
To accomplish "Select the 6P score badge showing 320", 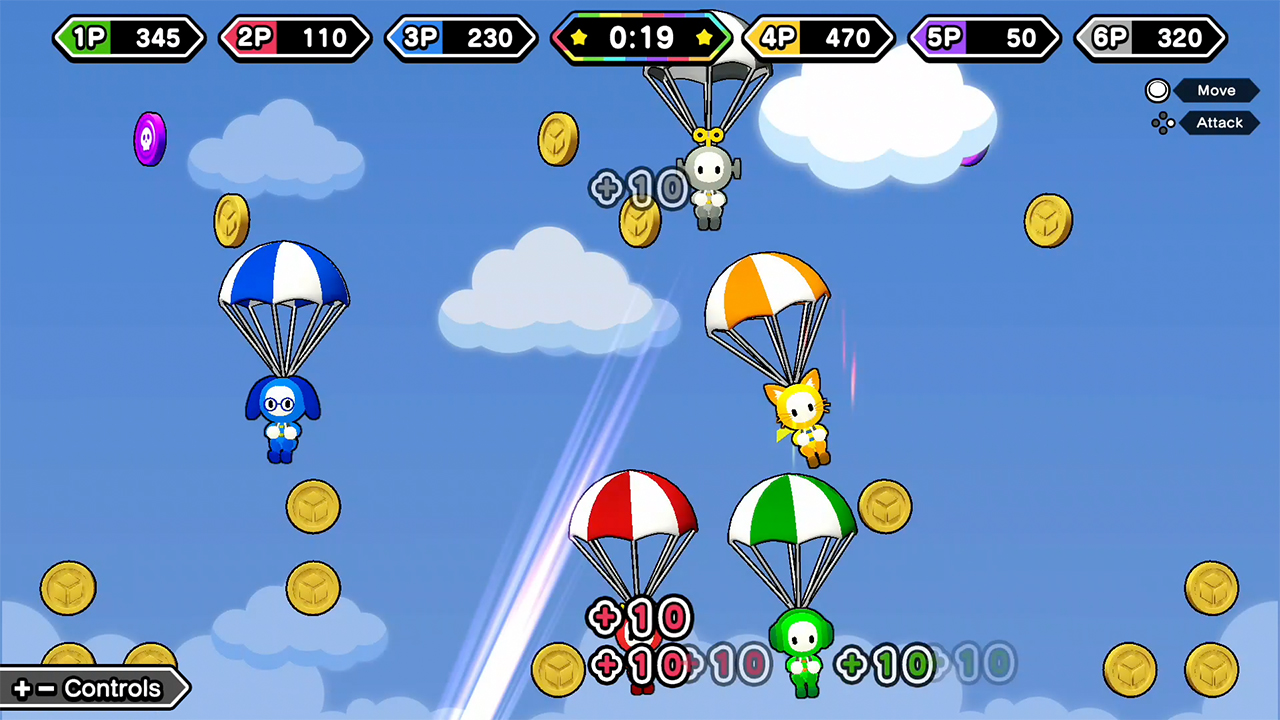I will tap(1149, 38).
